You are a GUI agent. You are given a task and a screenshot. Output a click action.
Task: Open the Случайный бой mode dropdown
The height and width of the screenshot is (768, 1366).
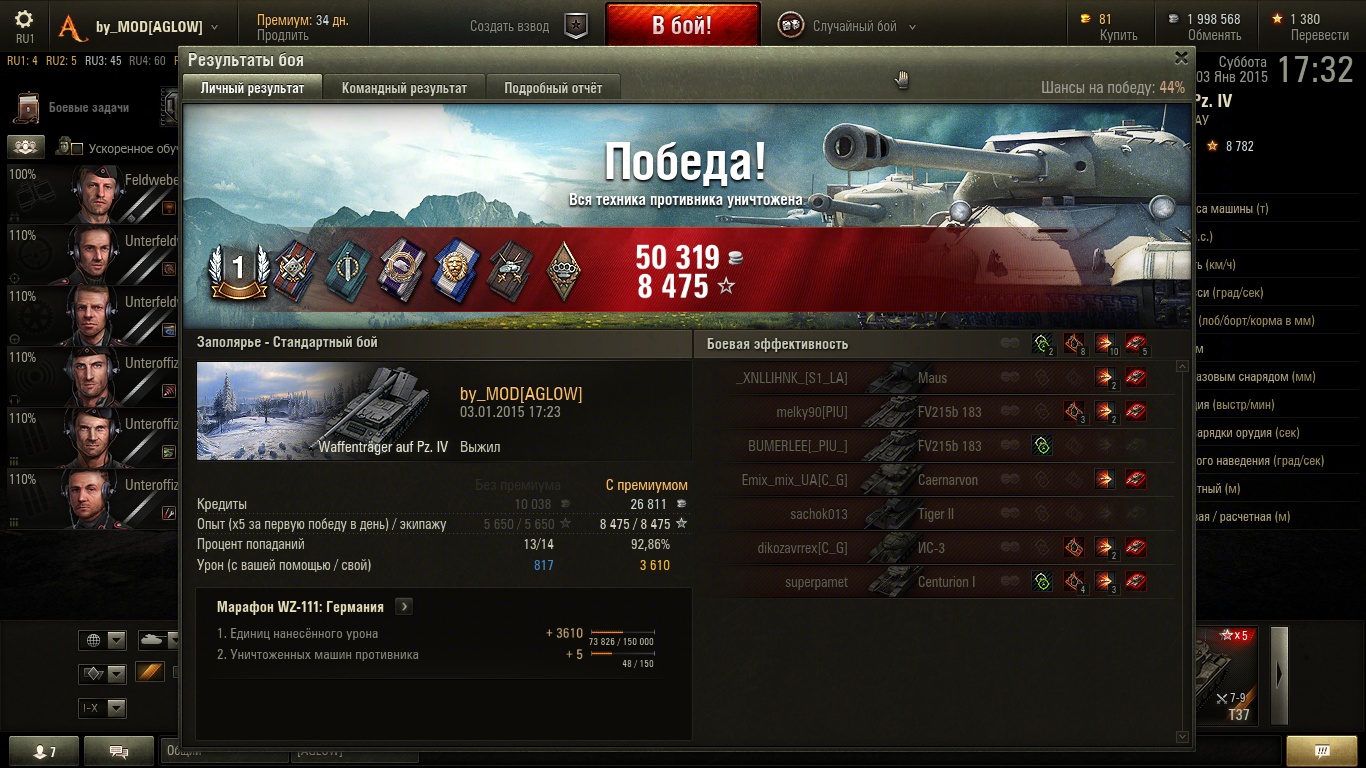coord(848,27)
